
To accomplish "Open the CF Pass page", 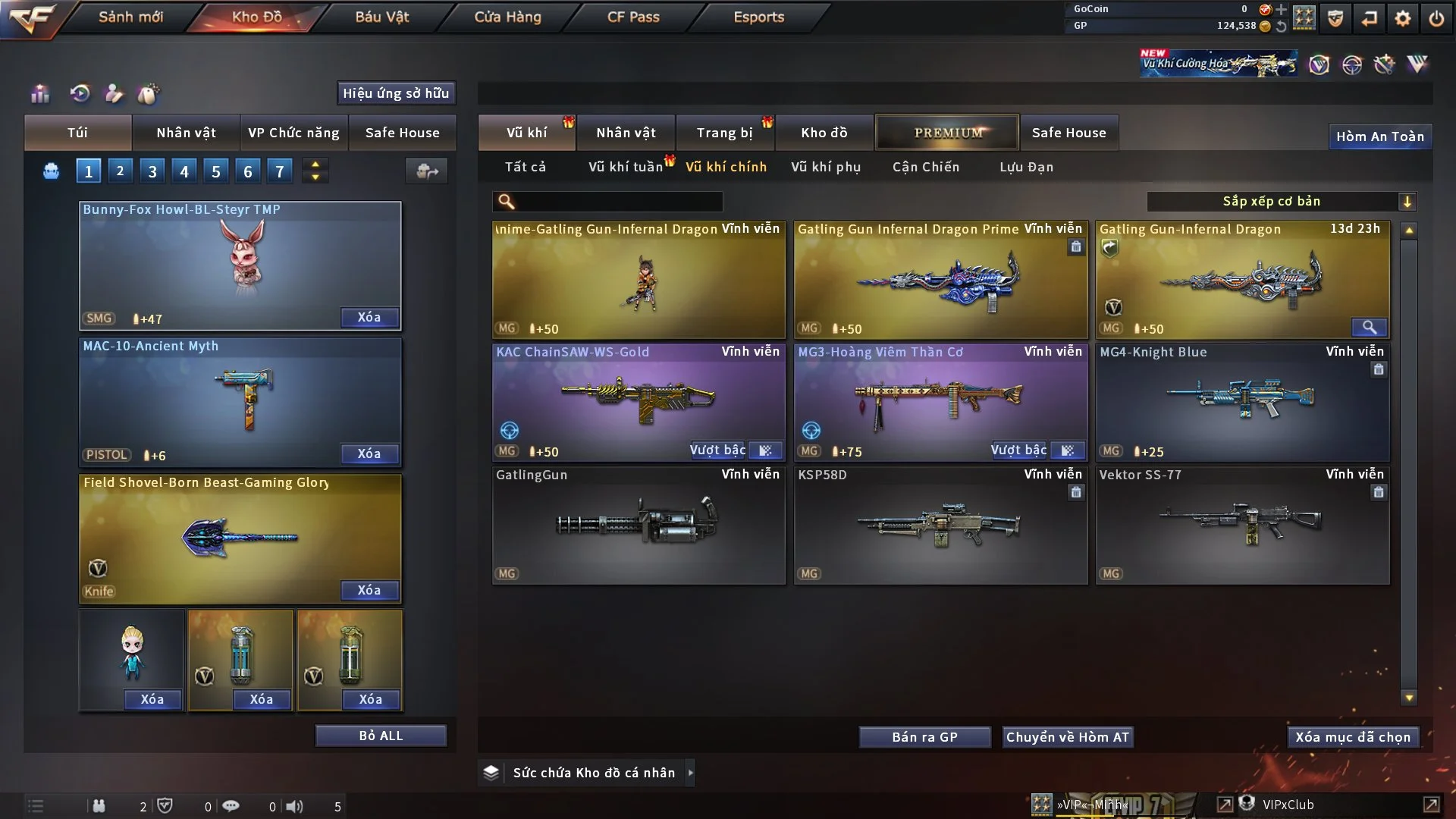I will pos(633,17).
